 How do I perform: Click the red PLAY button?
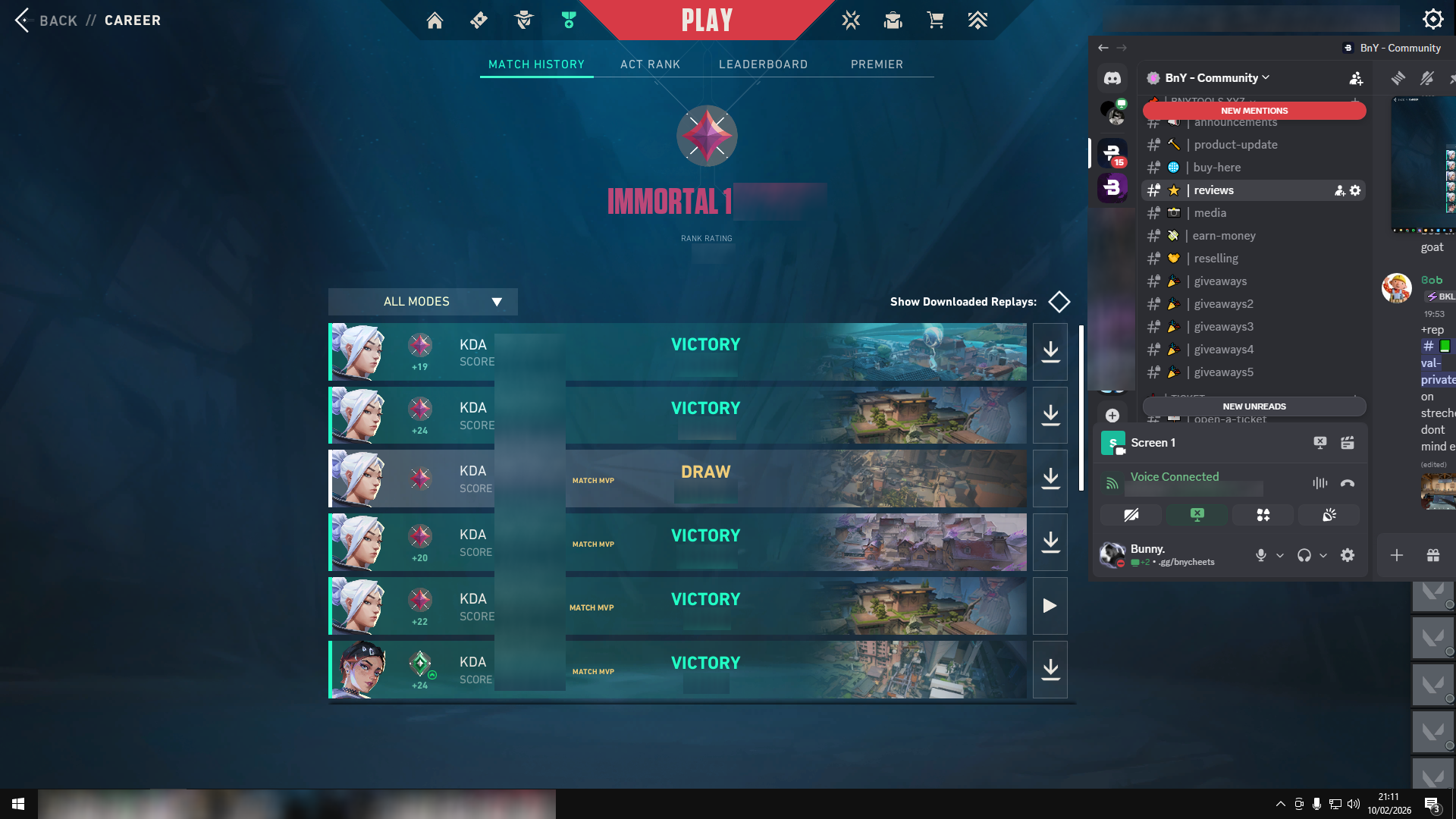coord(707,20)
